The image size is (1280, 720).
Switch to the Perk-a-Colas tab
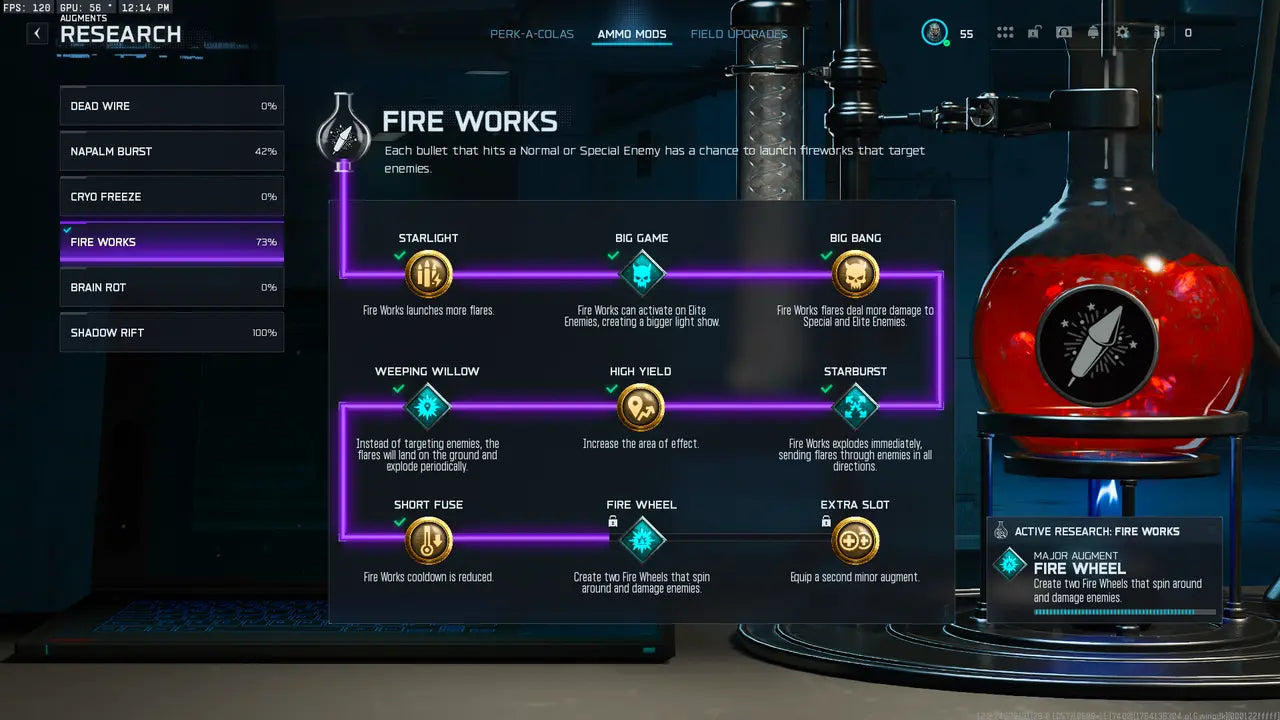coord(532,34)
